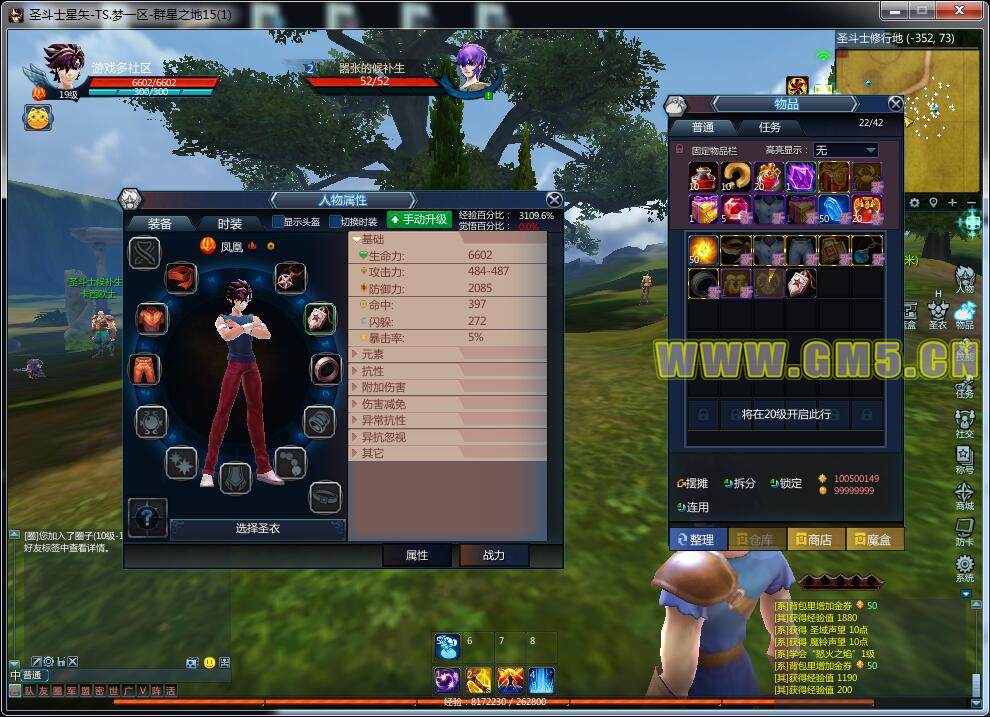Viewport: 990px width, 717px height.
Task: Open the 商店 shop button
Action: pos(816,539)
